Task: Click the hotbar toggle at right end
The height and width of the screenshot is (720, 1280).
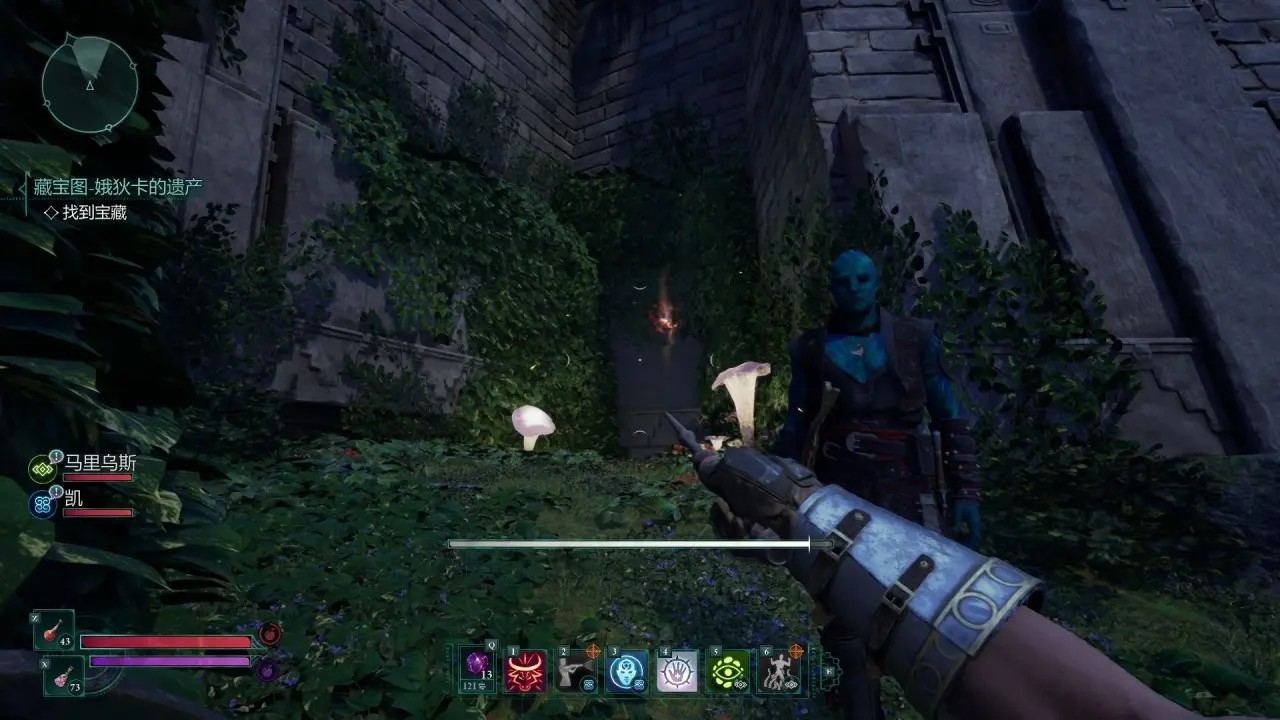Action: [829, 669]
